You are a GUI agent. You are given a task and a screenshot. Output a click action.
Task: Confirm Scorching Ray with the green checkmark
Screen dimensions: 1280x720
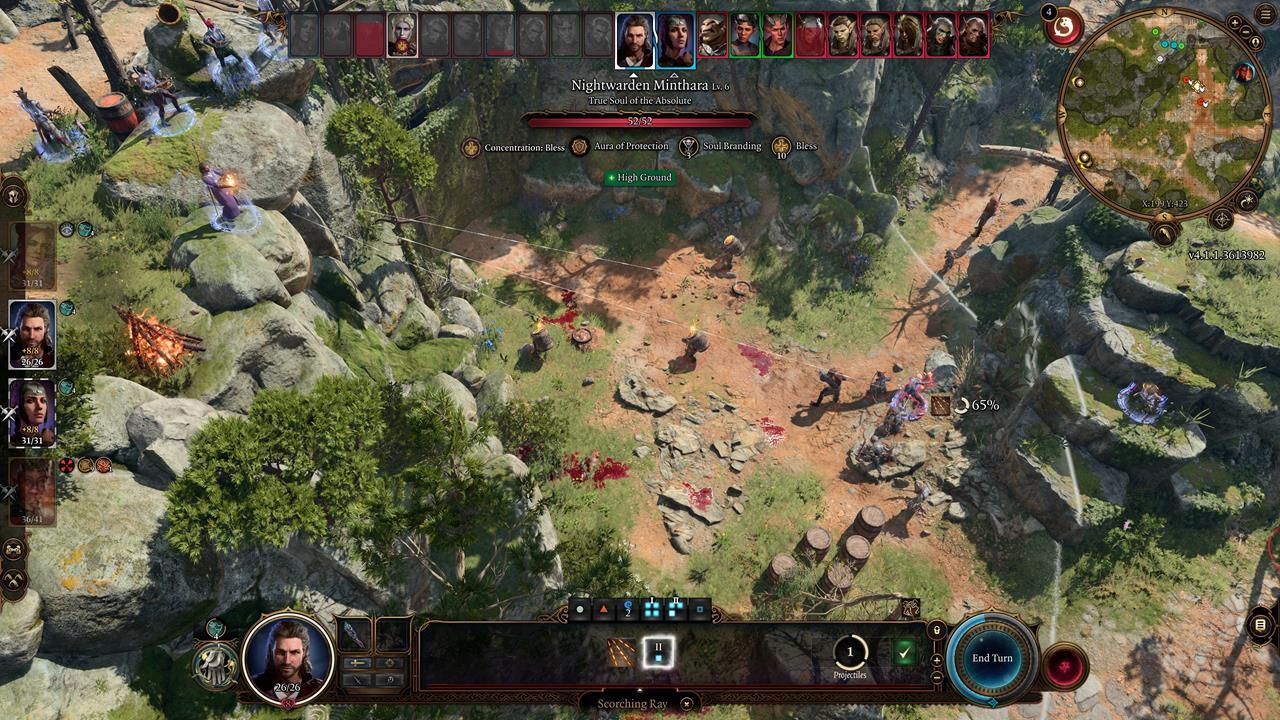tap(904, 653)
